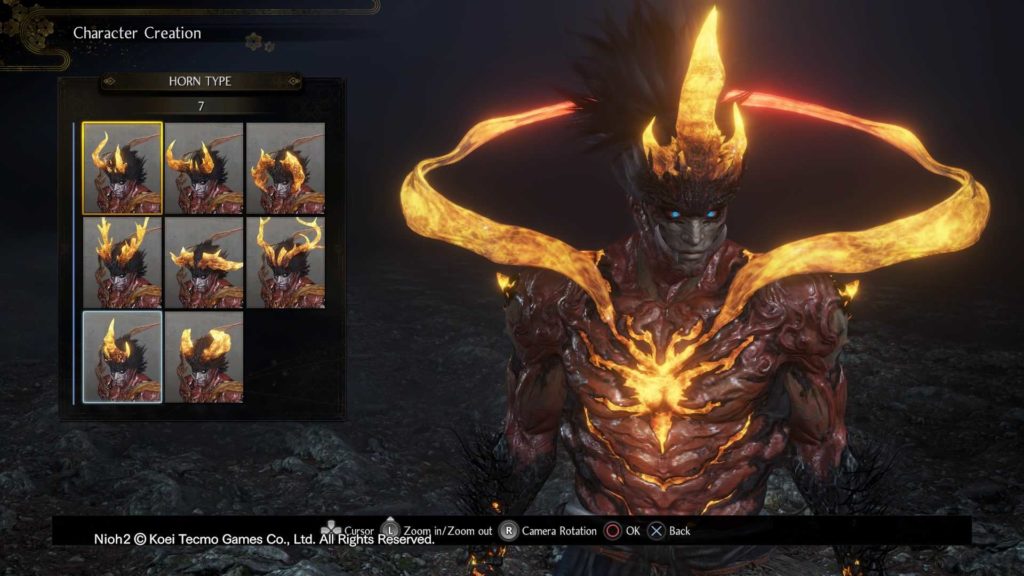
Task: Select the gold-framed horn type thumbnail
Action: [122, 167]
